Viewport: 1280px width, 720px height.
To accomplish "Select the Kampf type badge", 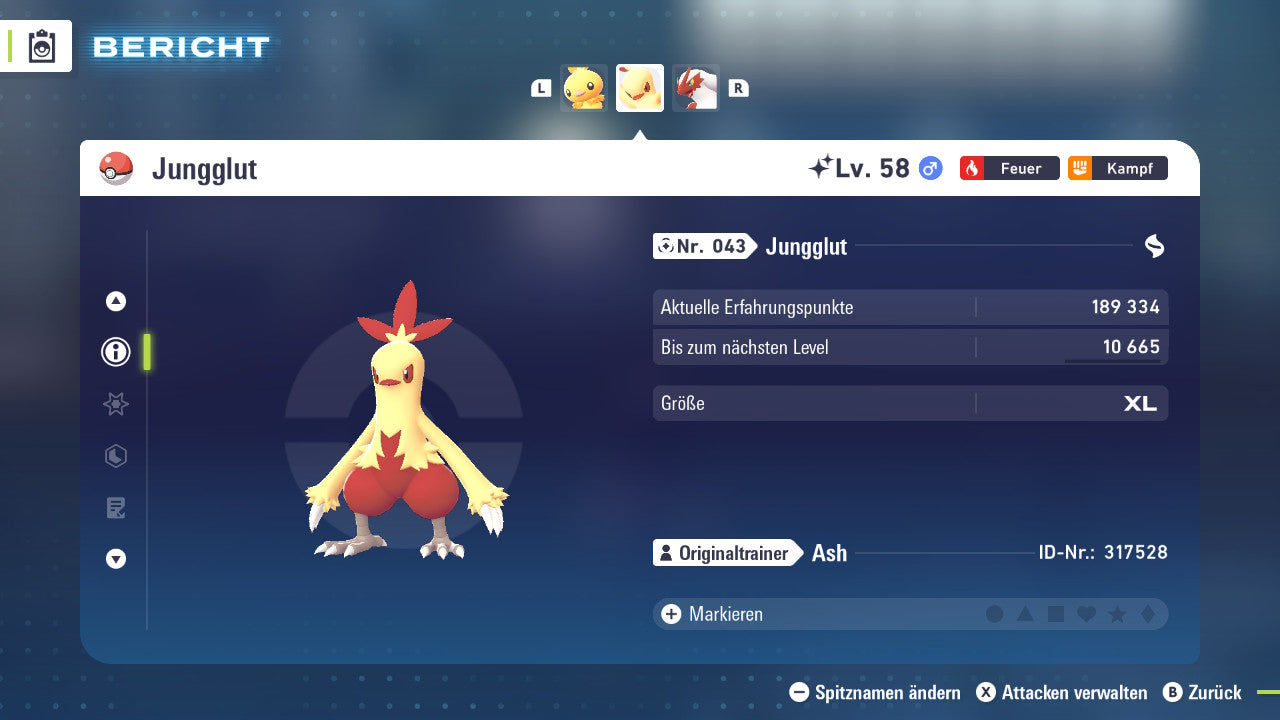I will point(1117,168).
